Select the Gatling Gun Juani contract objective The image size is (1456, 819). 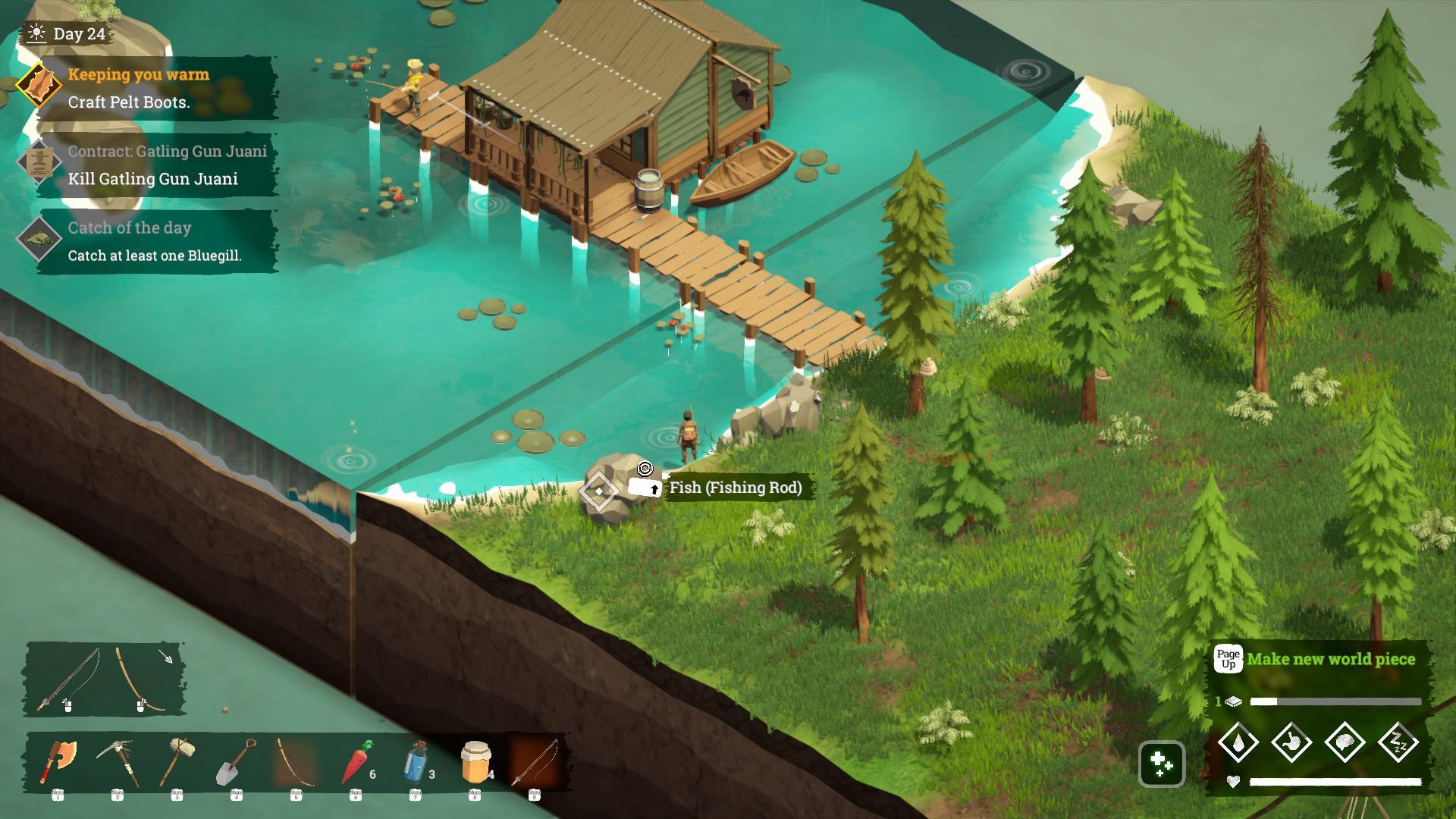[x=152, y=165]
